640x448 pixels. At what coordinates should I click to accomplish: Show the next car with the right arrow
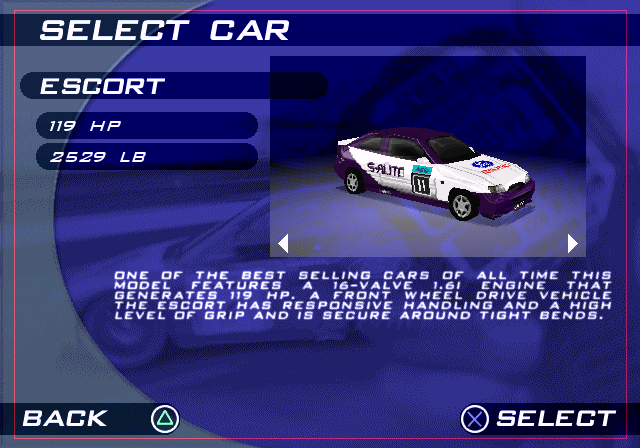pyautogui.click(x=572, y=242)
